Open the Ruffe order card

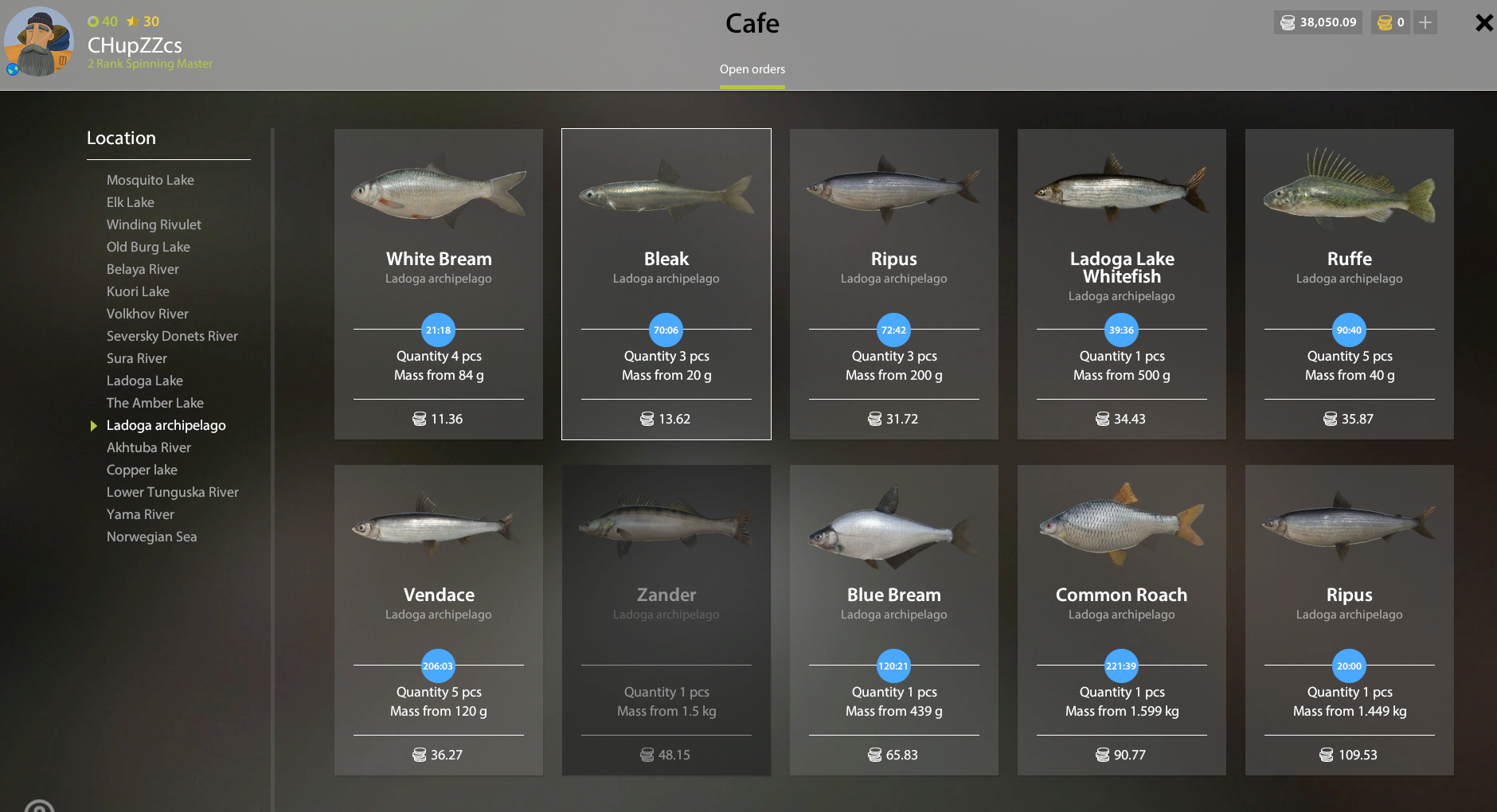(x=1350, y=284)
